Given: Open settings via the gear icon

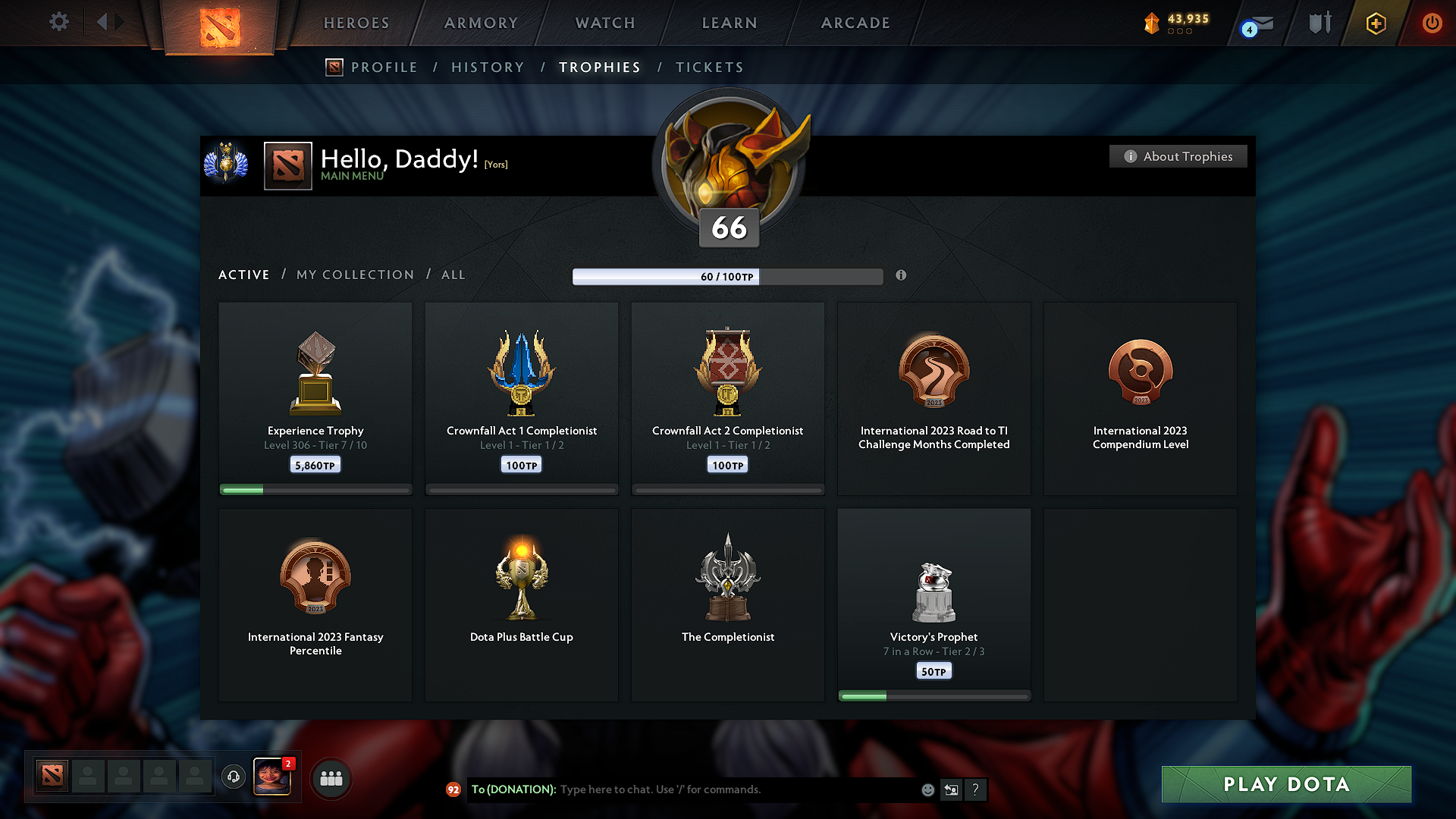Looking at the screenshot, I should coord(58,22).
